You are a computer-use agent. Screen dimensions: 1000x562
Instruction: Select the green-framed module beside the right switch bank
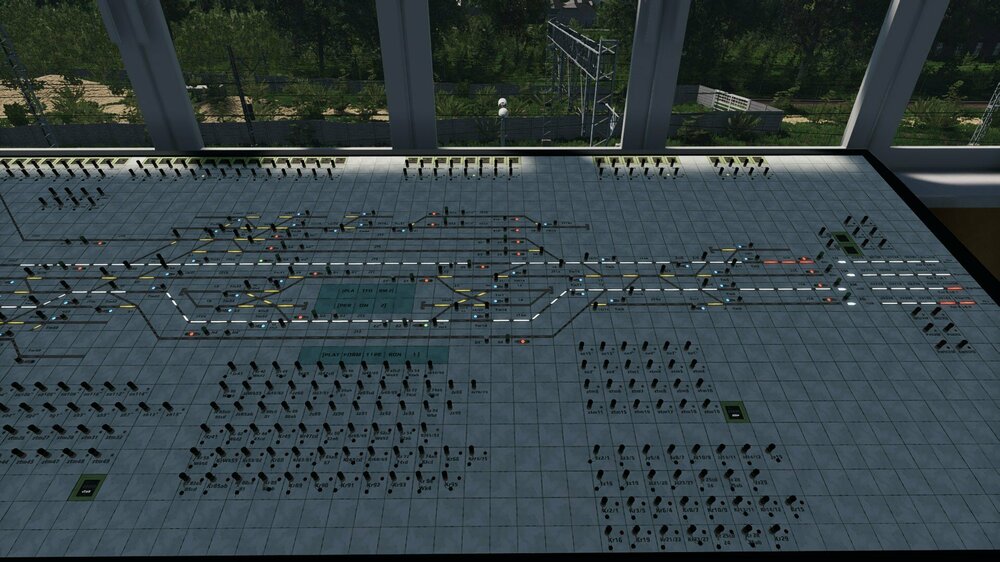tap(735, 411)
